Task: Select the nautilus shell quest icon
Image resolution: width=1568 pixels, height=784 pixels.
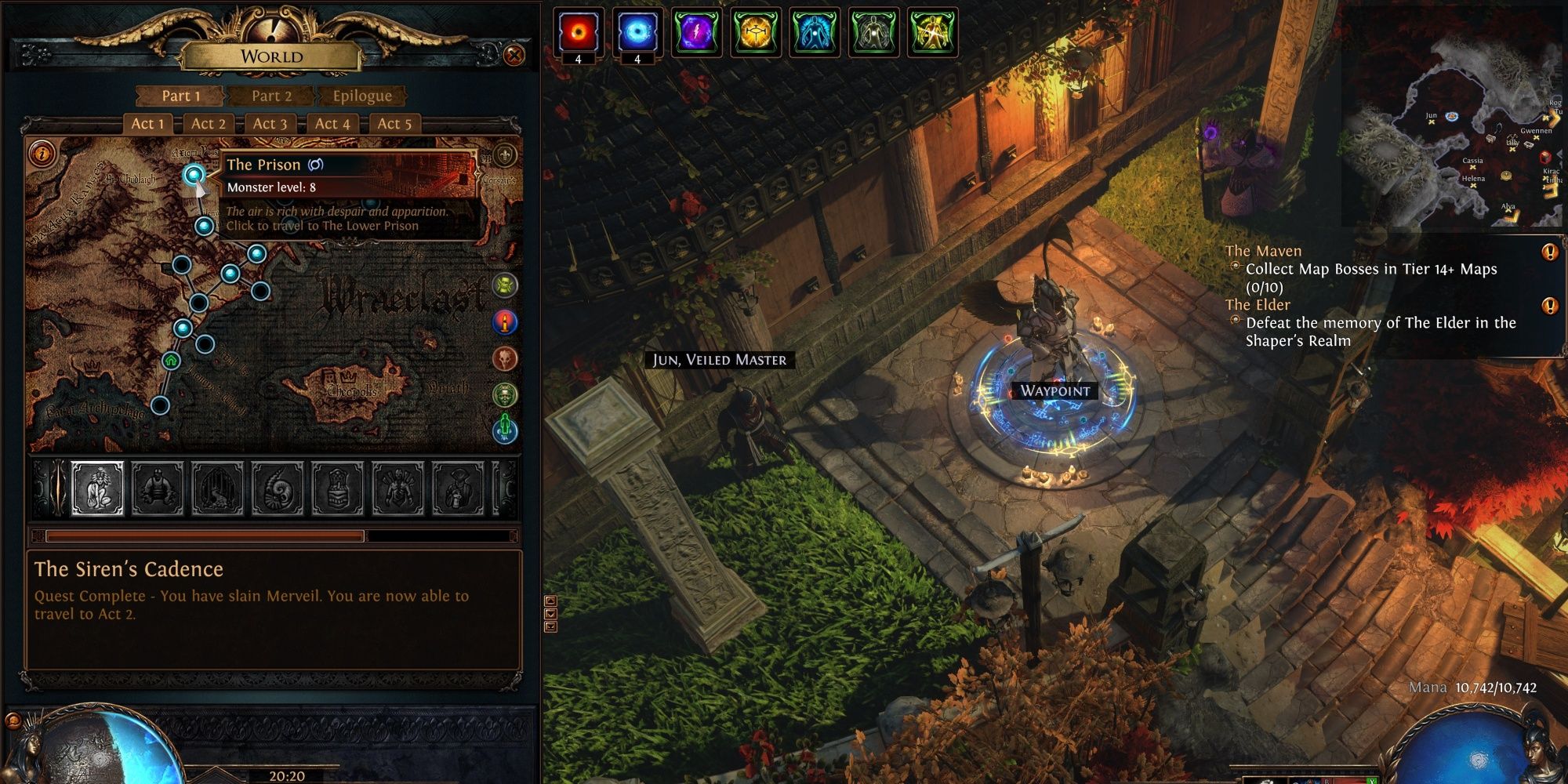Action: 278,488
